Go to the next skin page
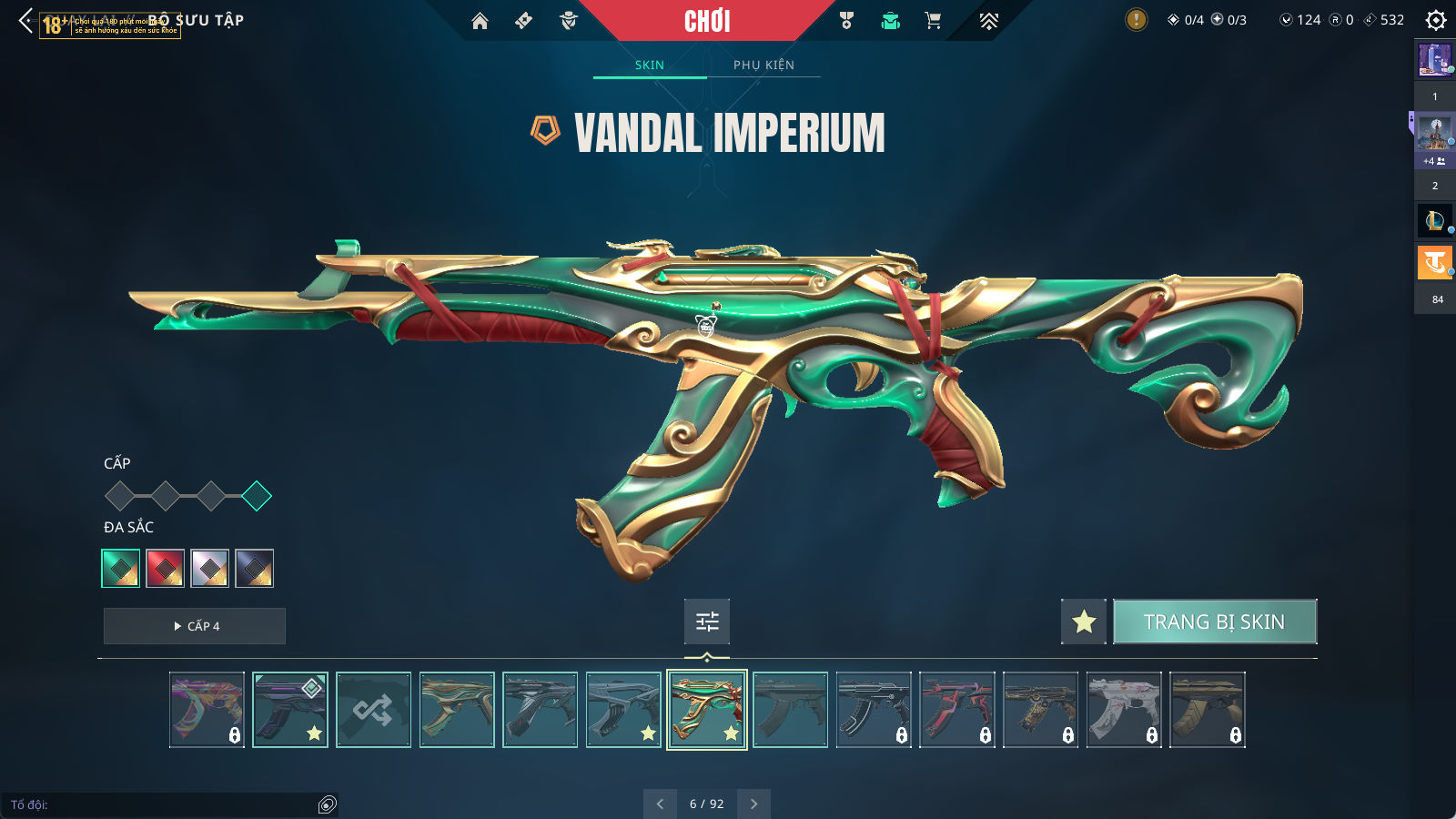1456x819 pixels. [753, 804]
